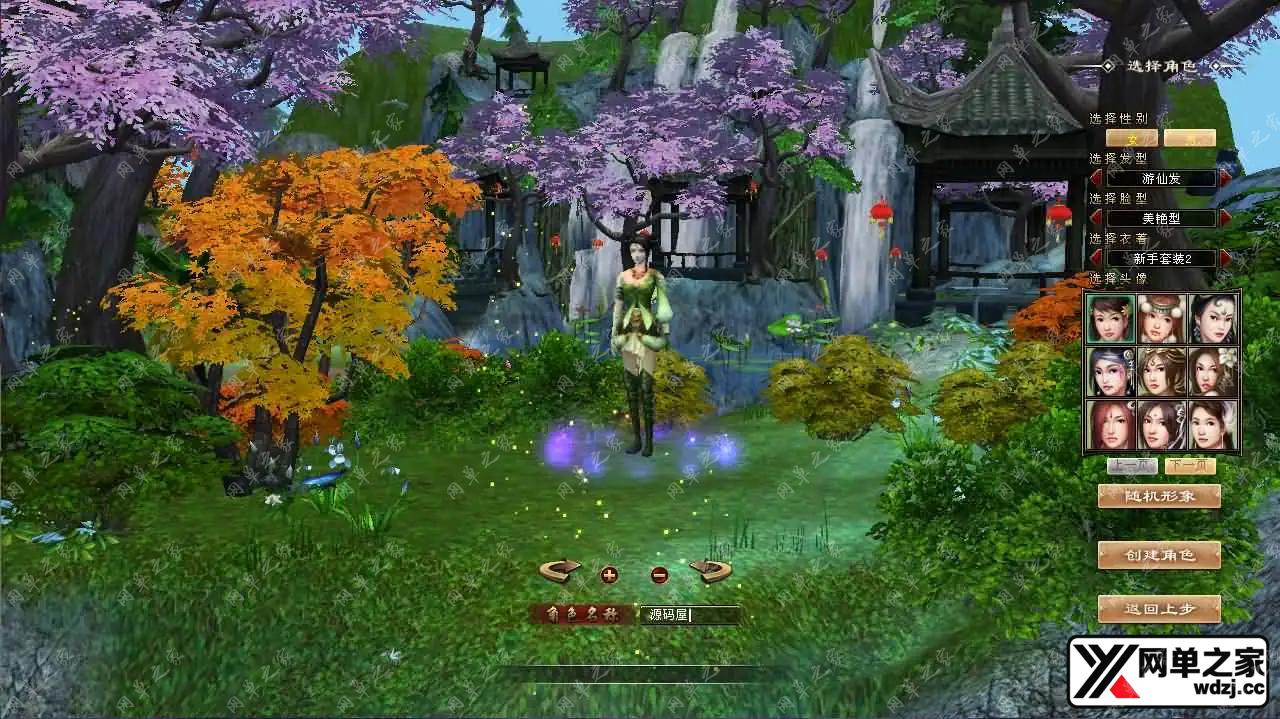Click the character name input field
This screenshot has width=1280, height=719.
coord(690,615)
